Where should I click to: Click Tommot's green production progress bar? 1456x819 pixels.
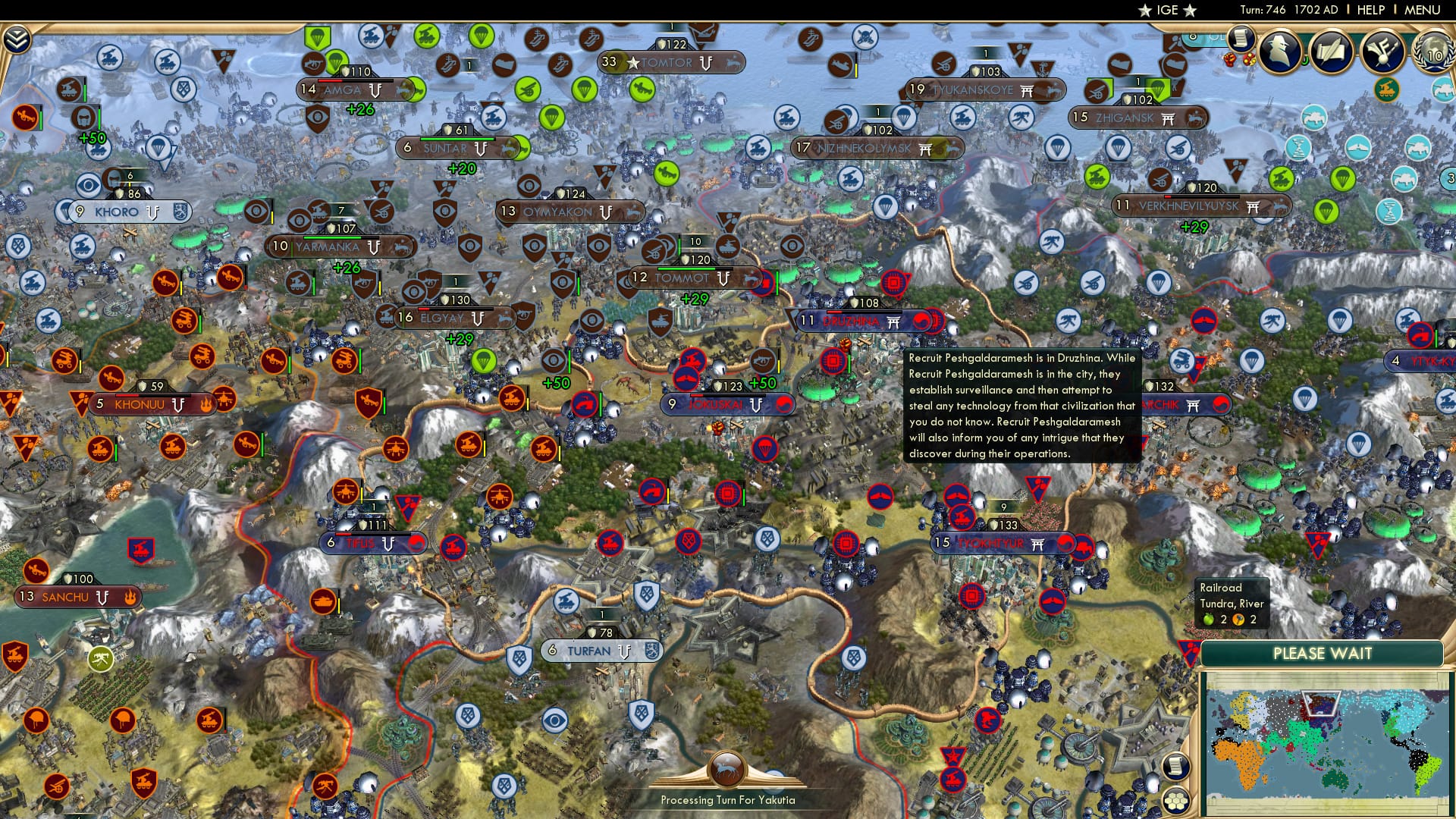click(686, 269)
